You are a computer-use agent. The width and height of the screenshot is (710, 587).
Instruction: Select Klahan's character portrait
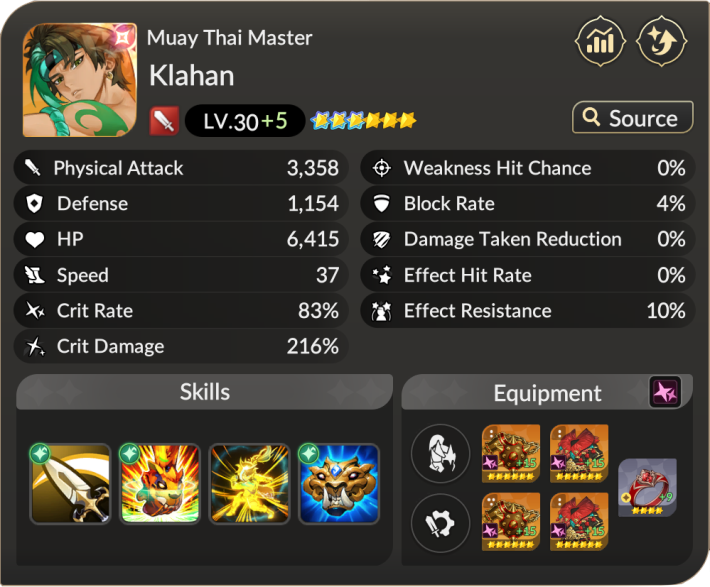click(x=79, y=80)
